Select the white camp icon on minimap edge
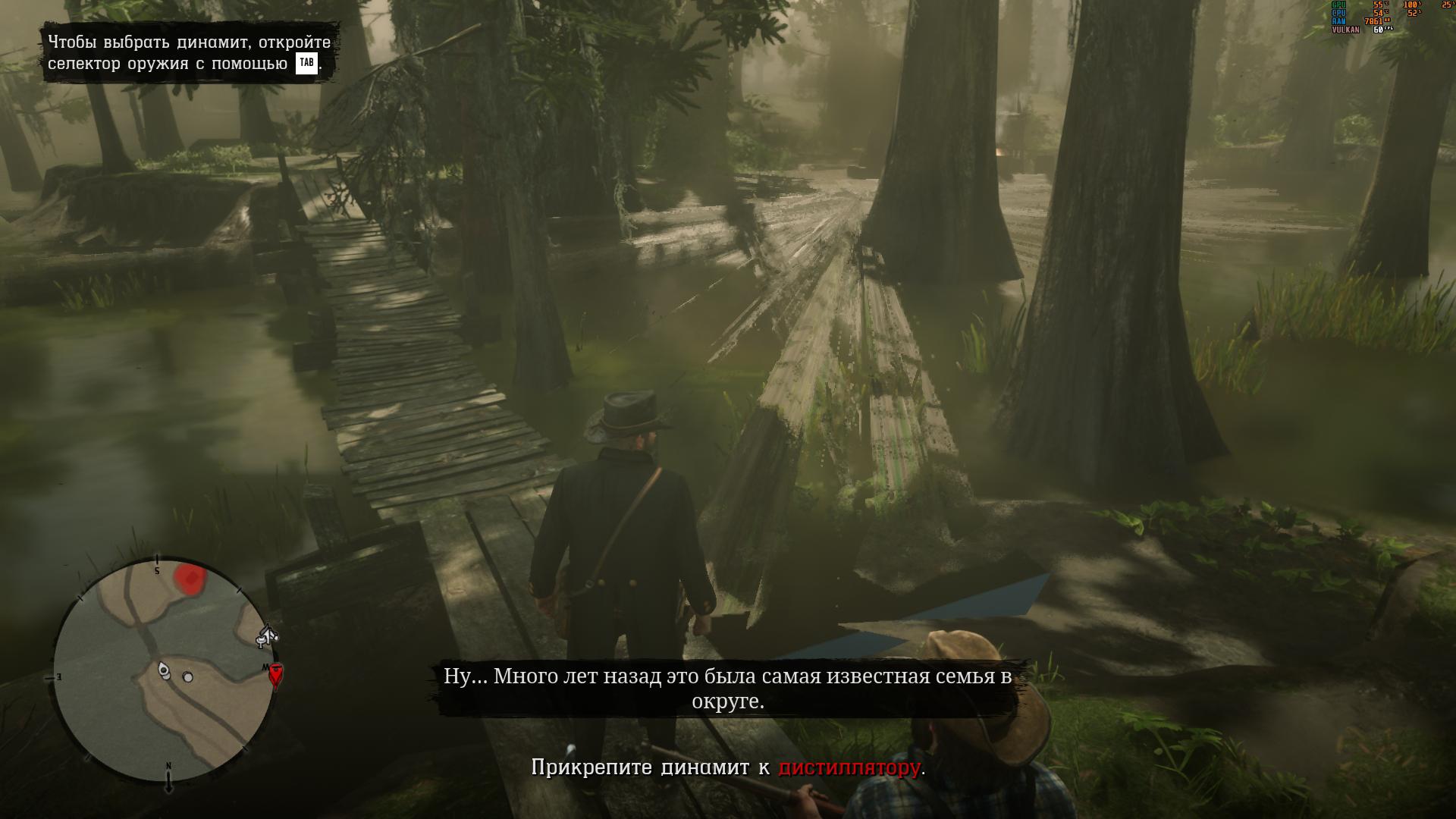Screen dimensions: 1456x819 pyautogui.click(x=267, y=635)
